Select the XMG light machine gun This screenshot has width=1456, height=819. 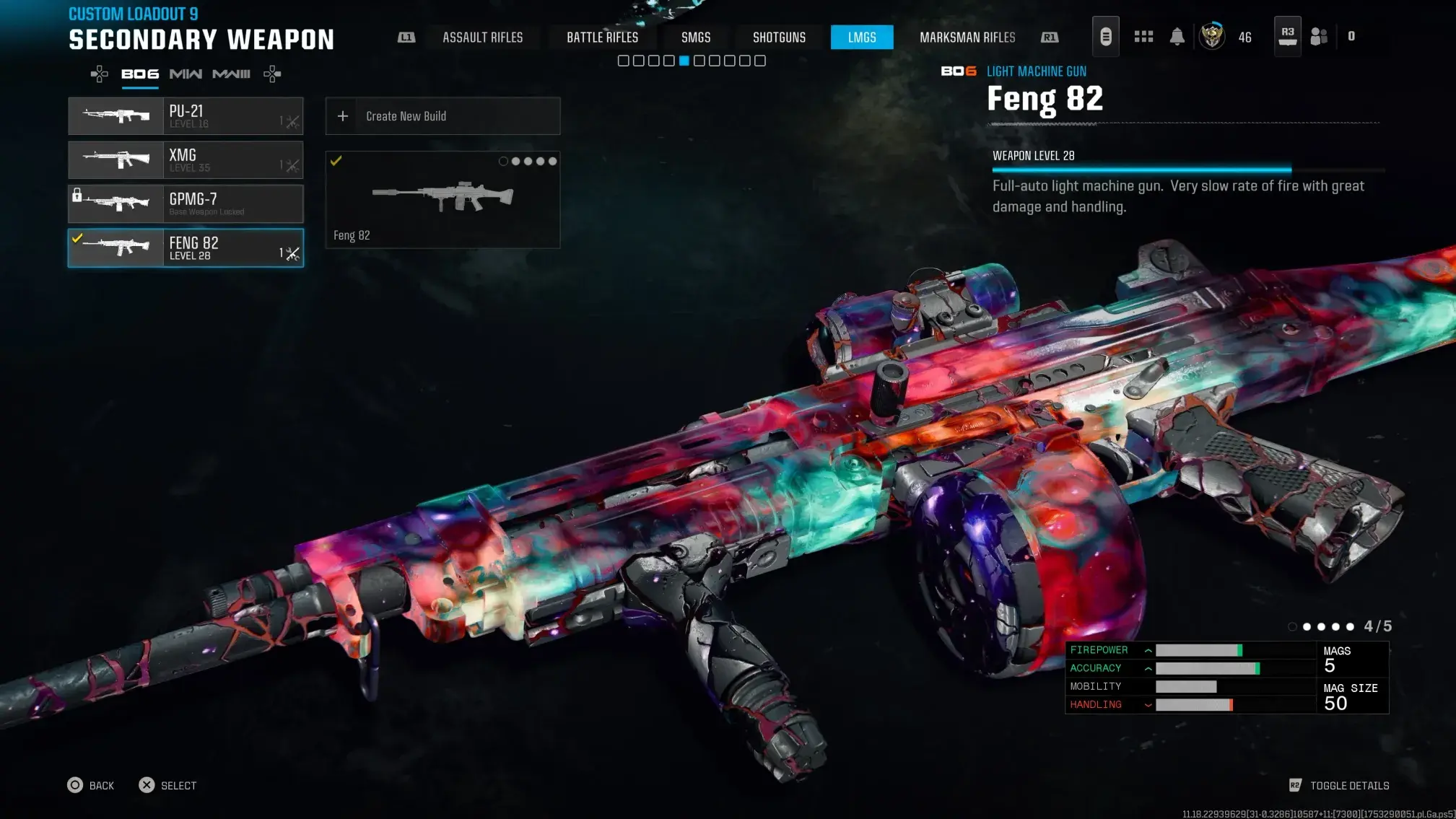tap(186, 160)
